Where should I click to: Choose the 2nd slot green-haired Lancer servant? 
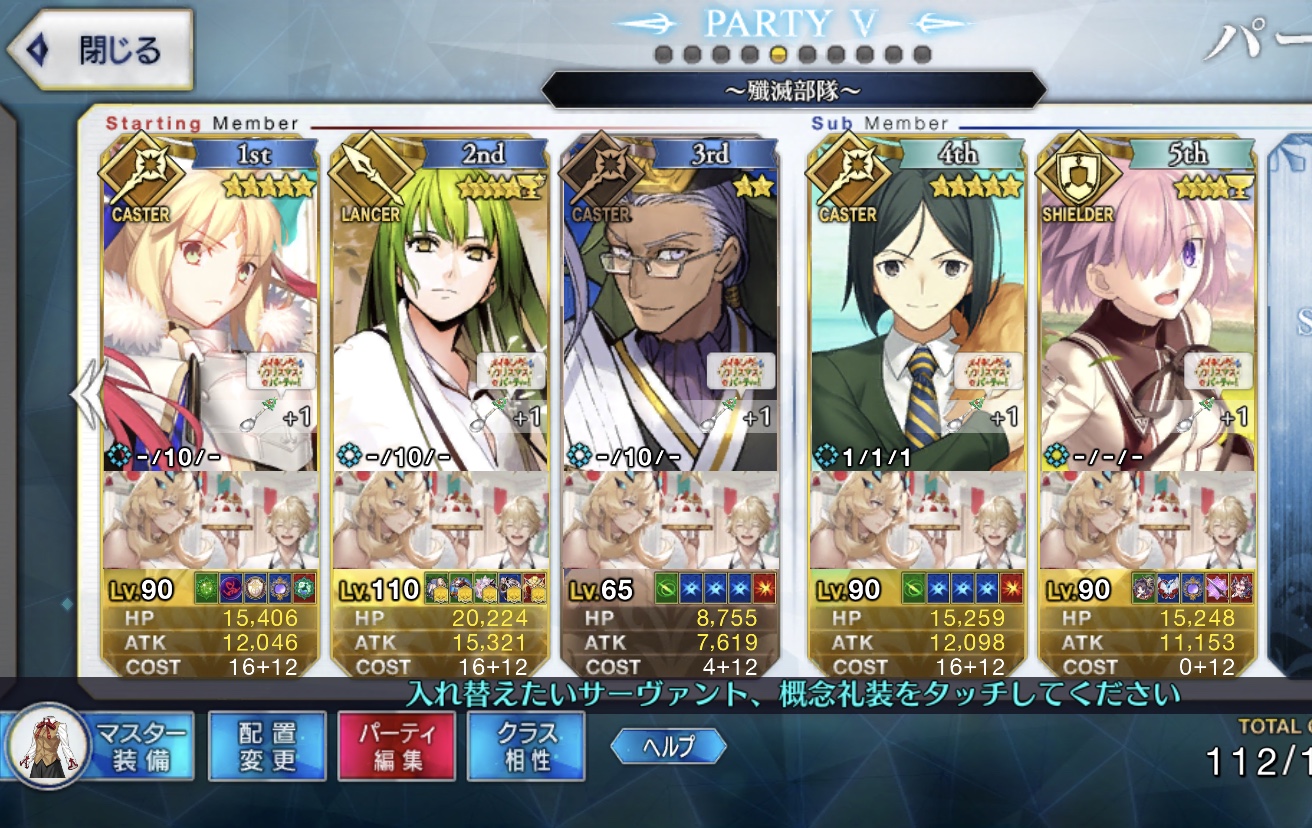(440, 310)
